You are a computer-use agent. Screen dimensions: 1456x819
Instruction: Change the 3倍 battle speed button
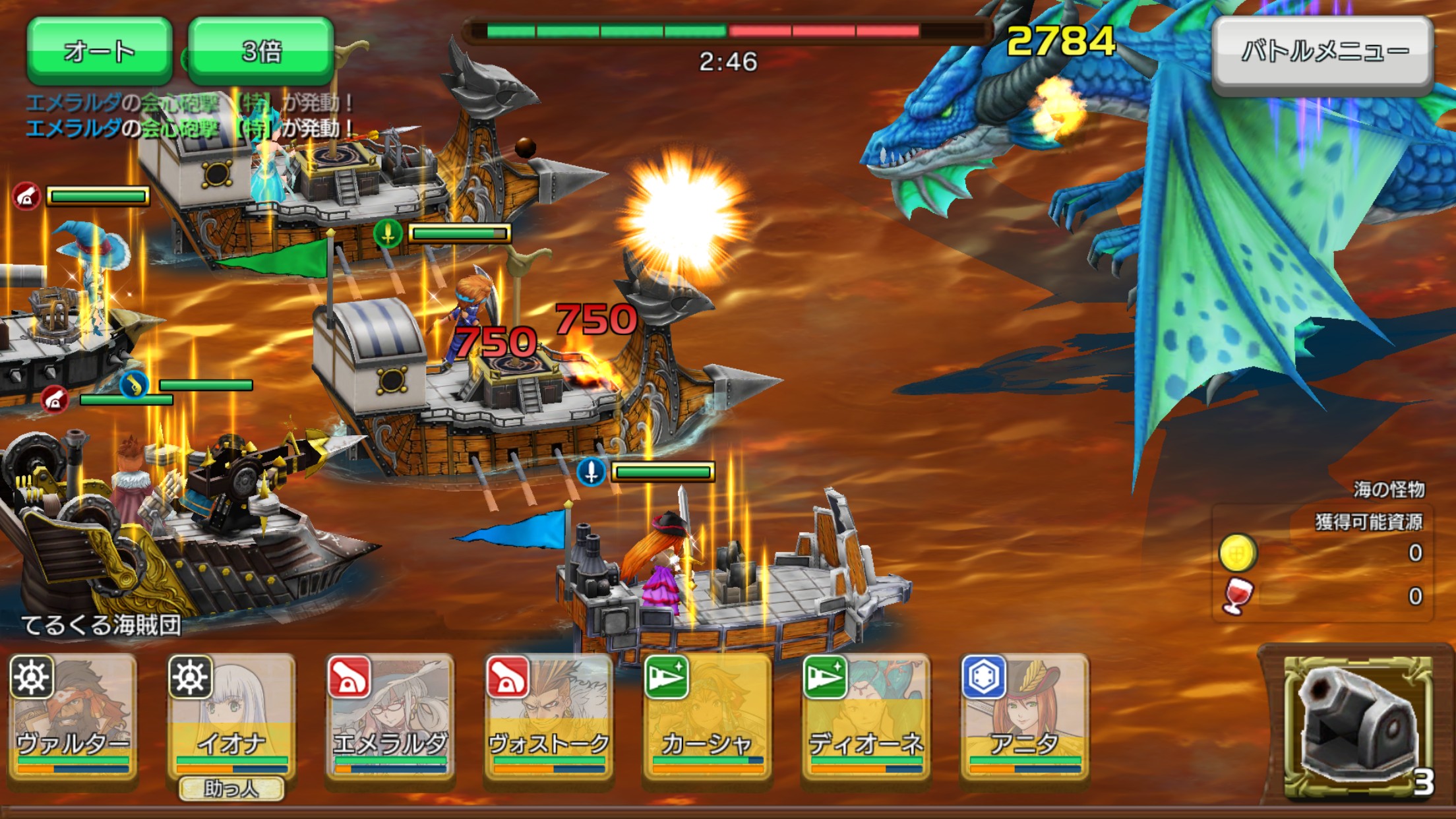(x=261, y=51)
